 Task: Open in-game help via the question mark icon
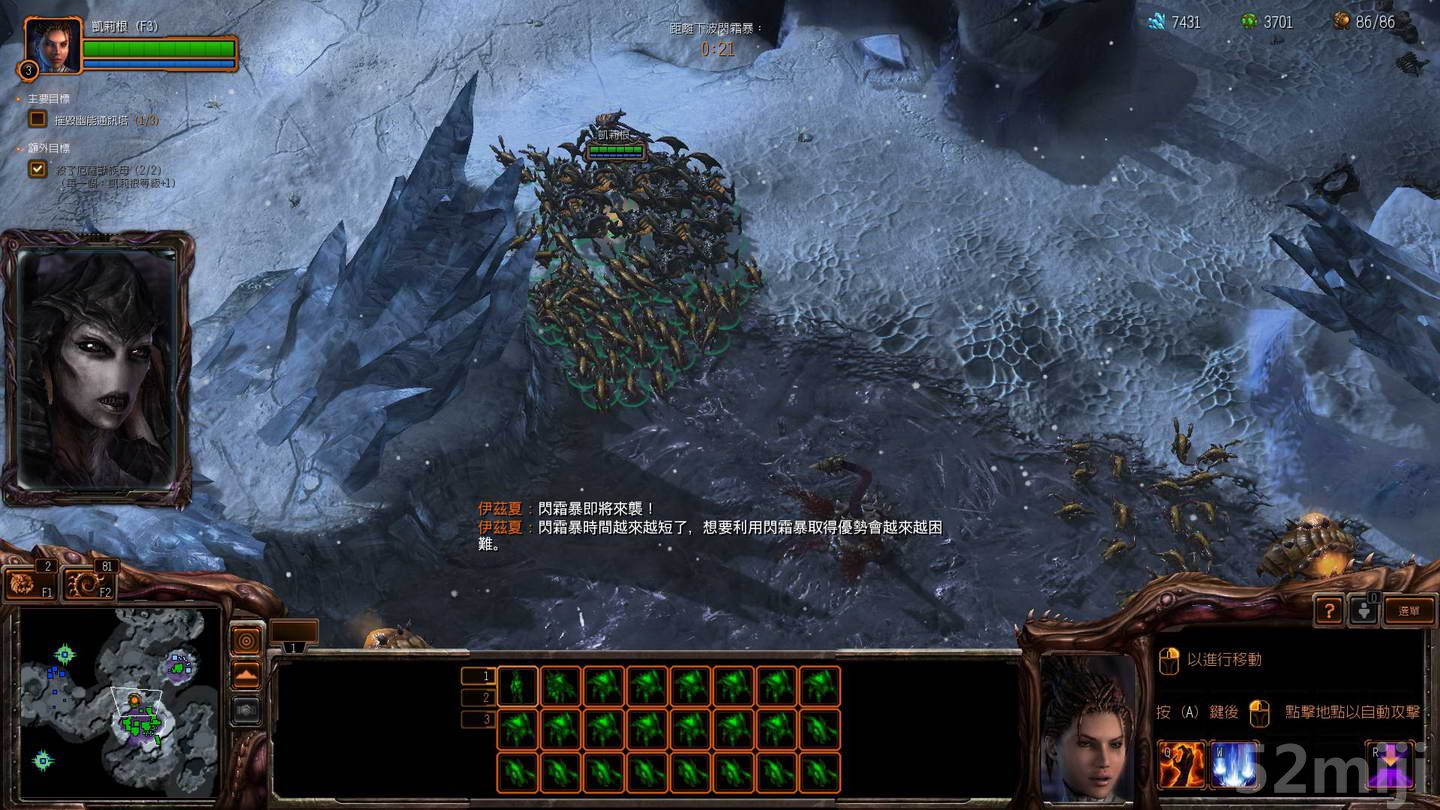[1330, 612]
